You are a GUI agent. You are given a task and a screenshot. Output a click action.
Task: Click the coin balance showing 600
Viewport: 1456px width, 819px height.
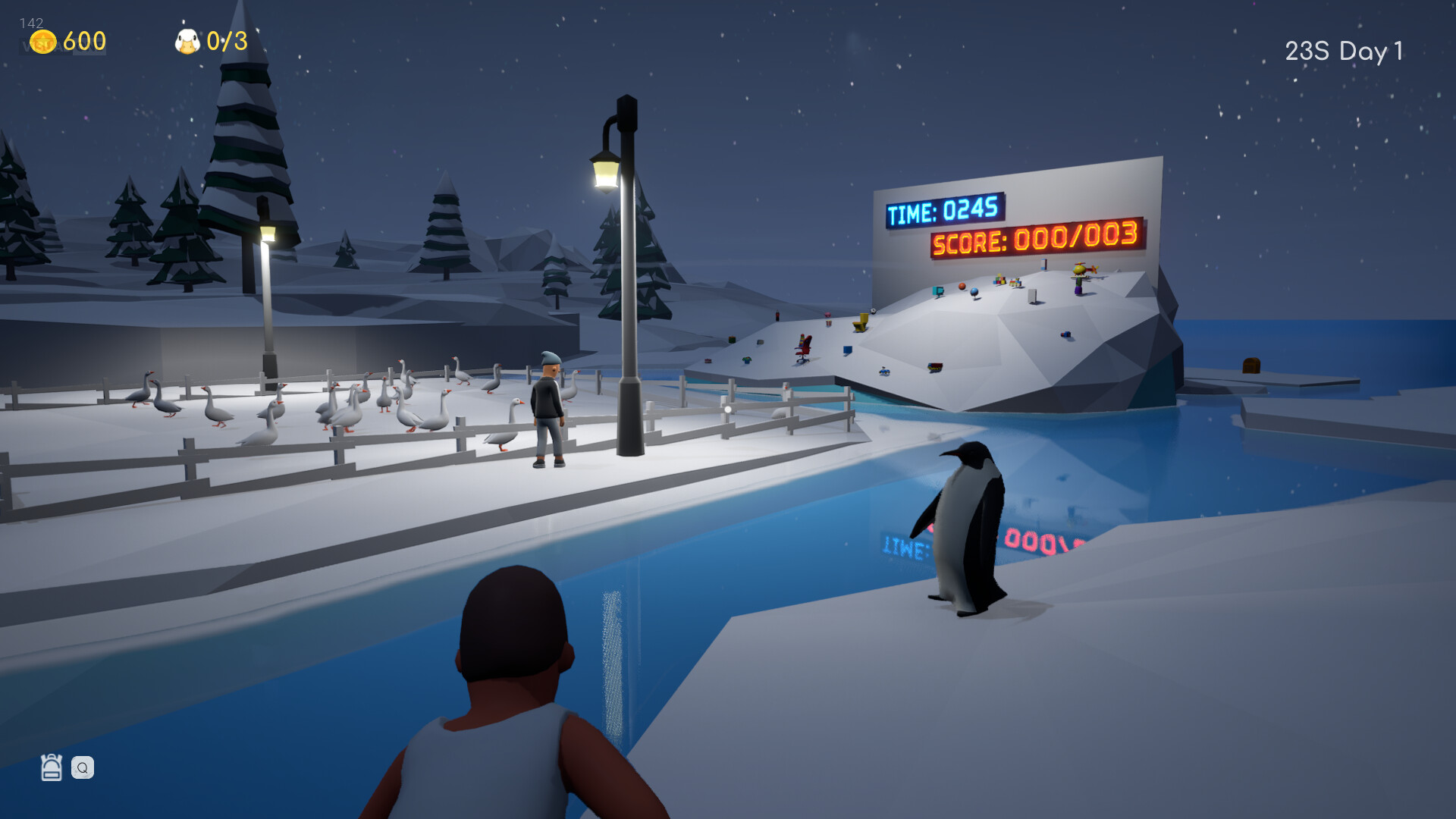point(83,42)
